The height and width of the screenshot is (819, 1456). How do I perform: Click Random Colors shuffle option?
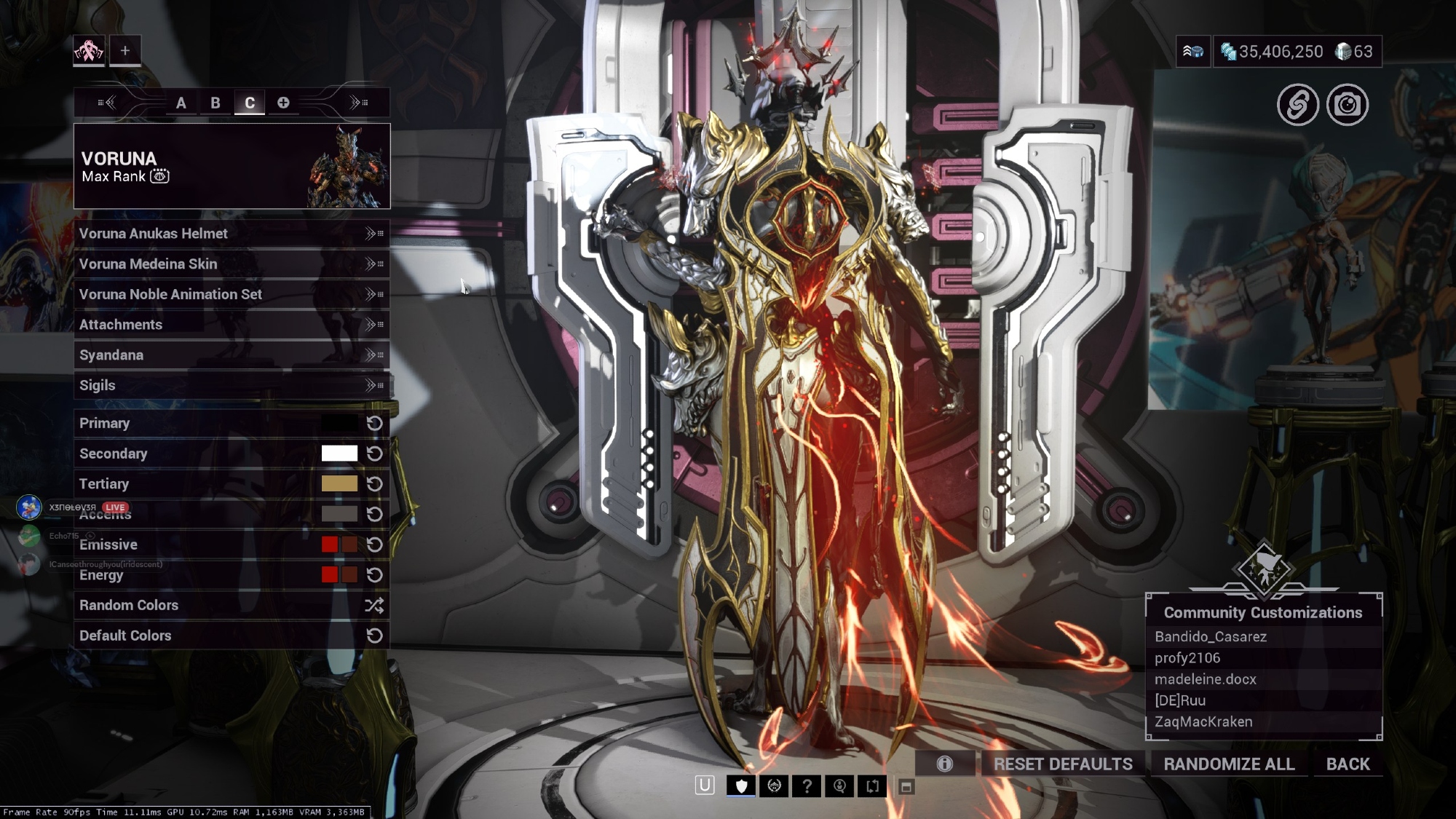231,605
